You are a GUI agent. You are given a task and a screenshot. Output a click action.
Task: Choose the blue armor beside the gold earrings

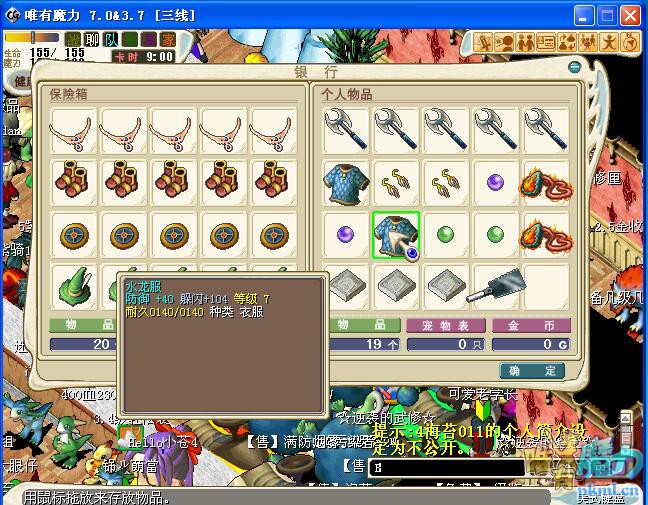coord(346,183)
